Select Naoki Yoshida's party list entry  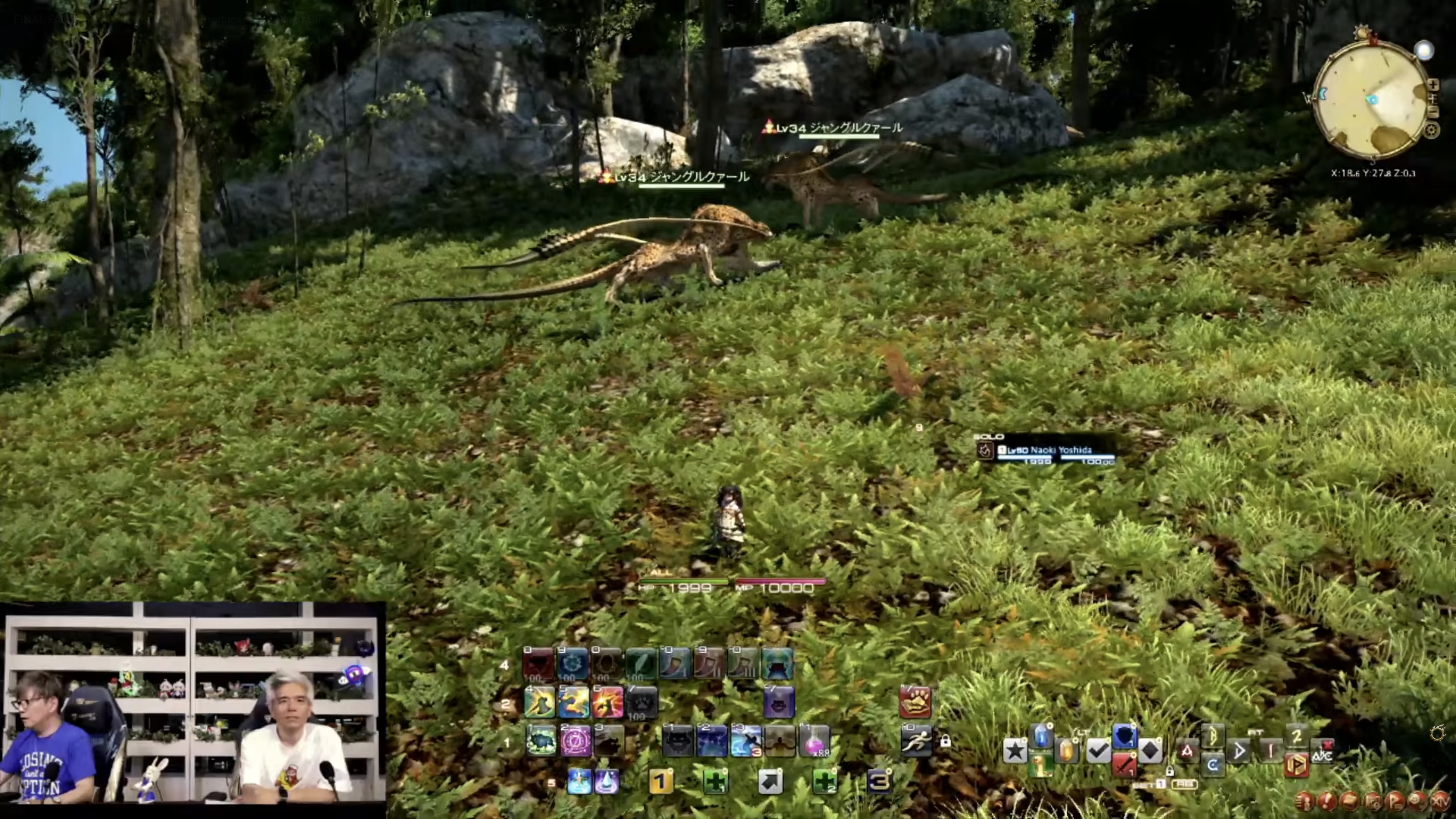coord(1046,450)
